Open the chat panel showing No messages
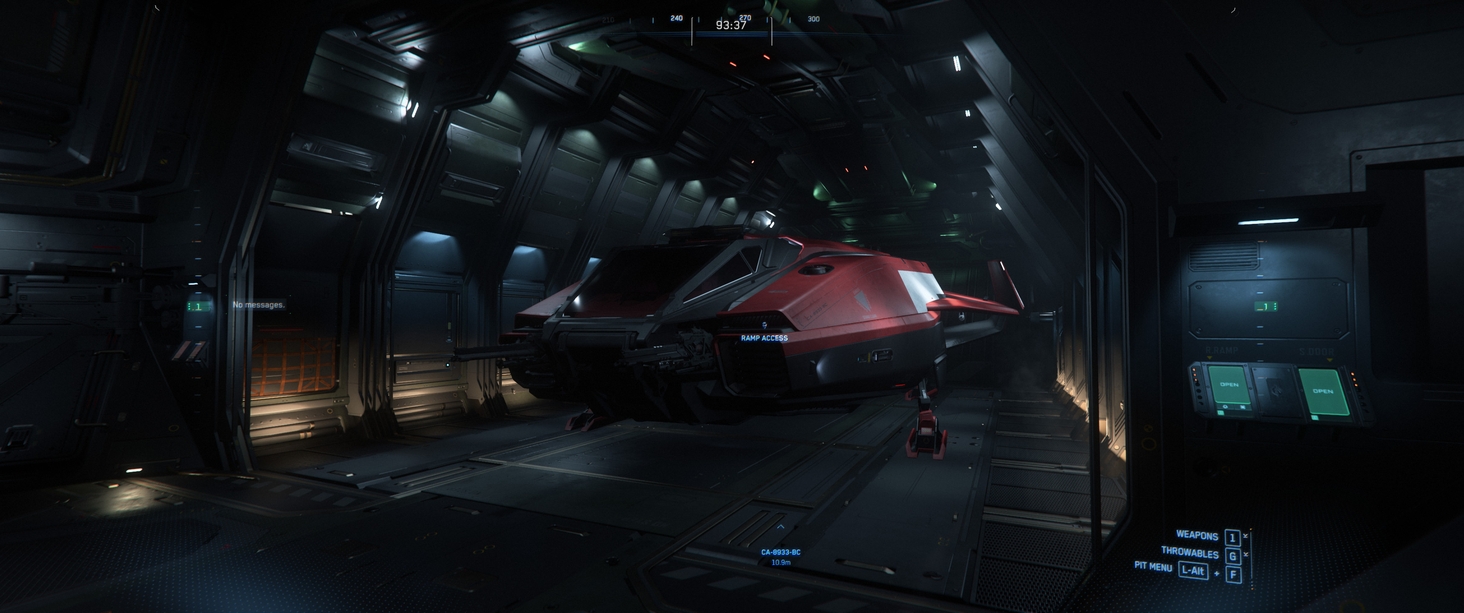The width and height of the screenshot is (1464, 613). point(258,305)
